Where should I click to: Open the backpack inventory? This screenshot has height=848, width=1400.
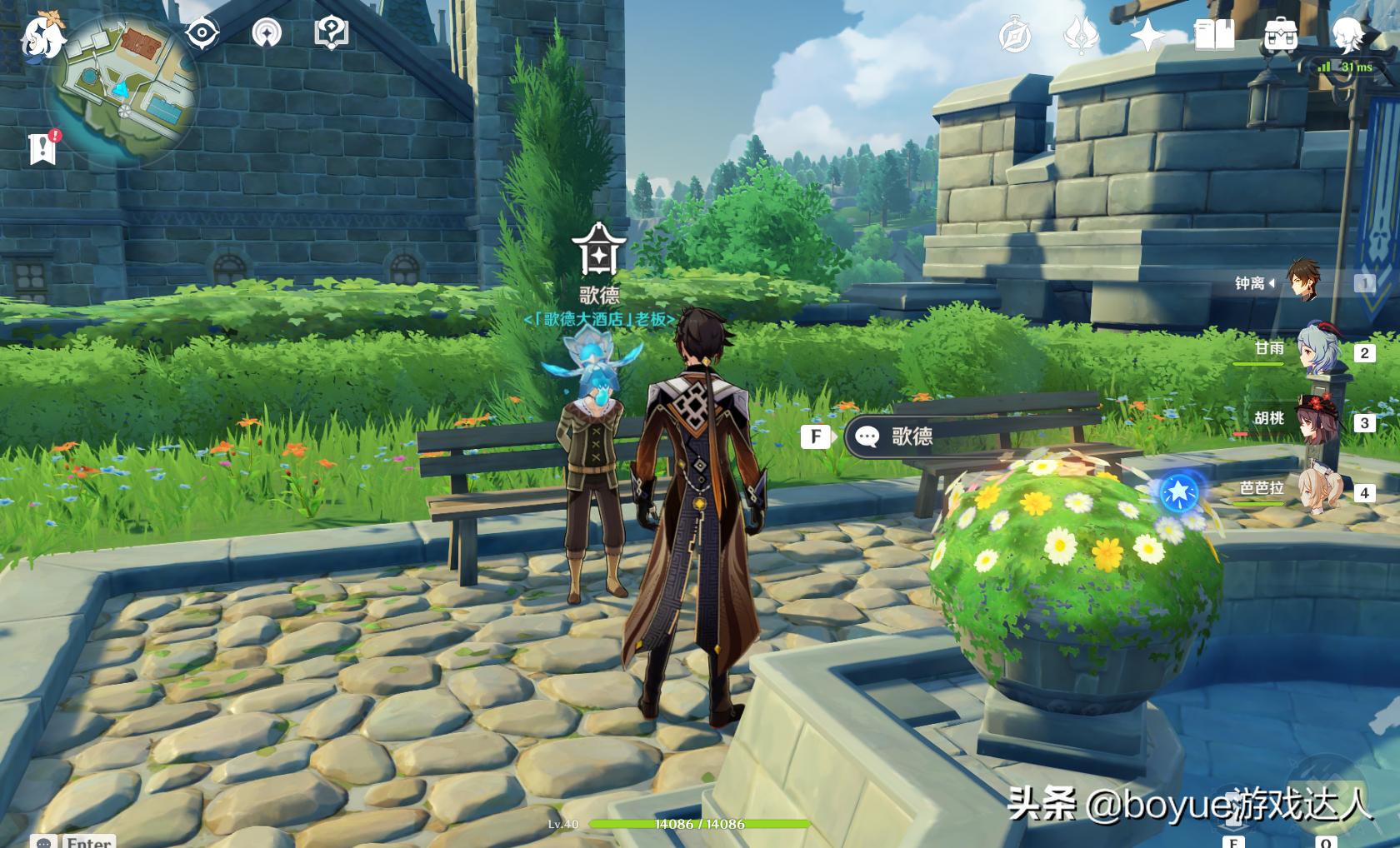click(1280, 36)
